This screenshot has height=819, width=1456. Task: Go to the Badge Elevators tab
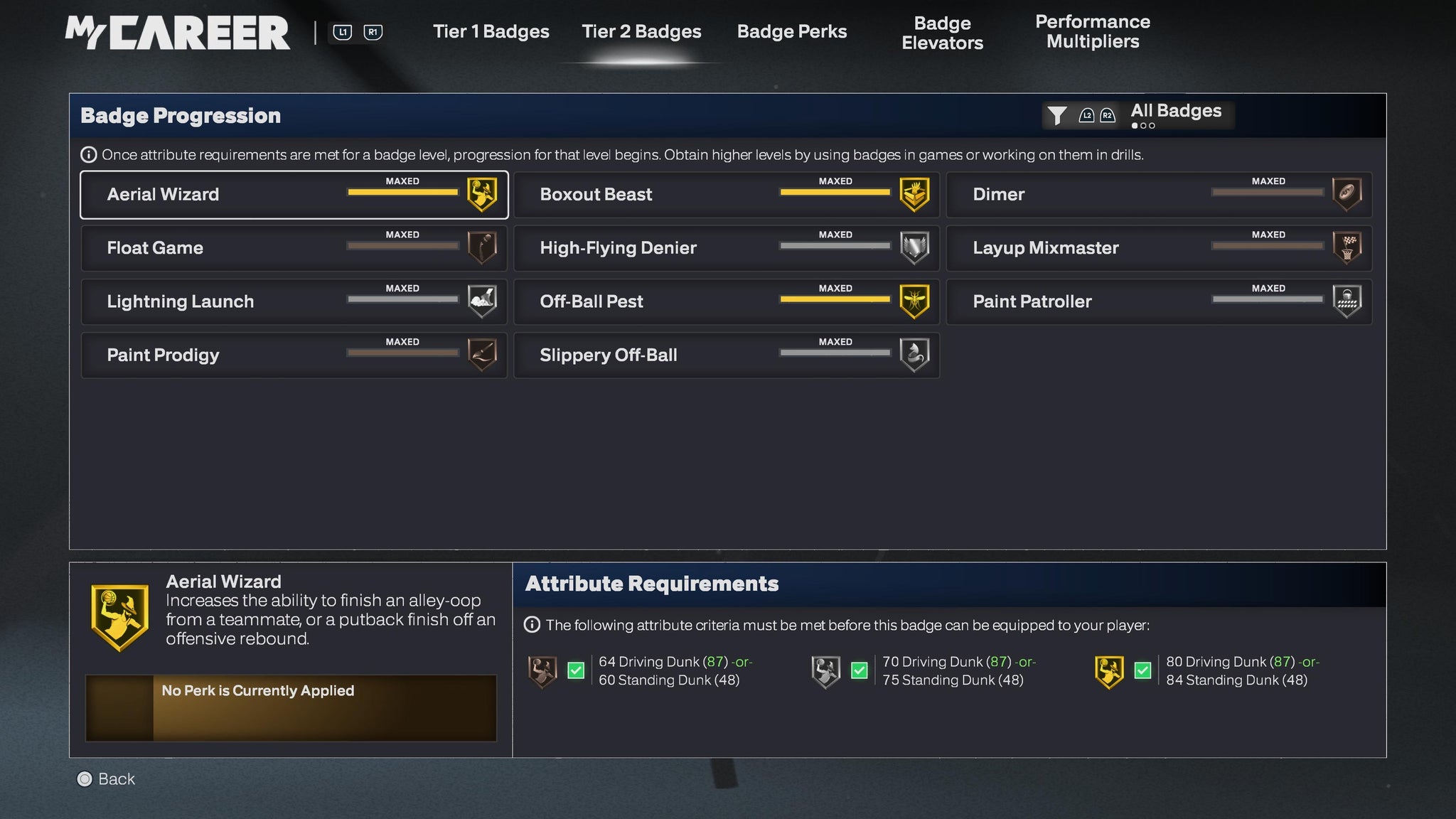[x=942, y=33]
